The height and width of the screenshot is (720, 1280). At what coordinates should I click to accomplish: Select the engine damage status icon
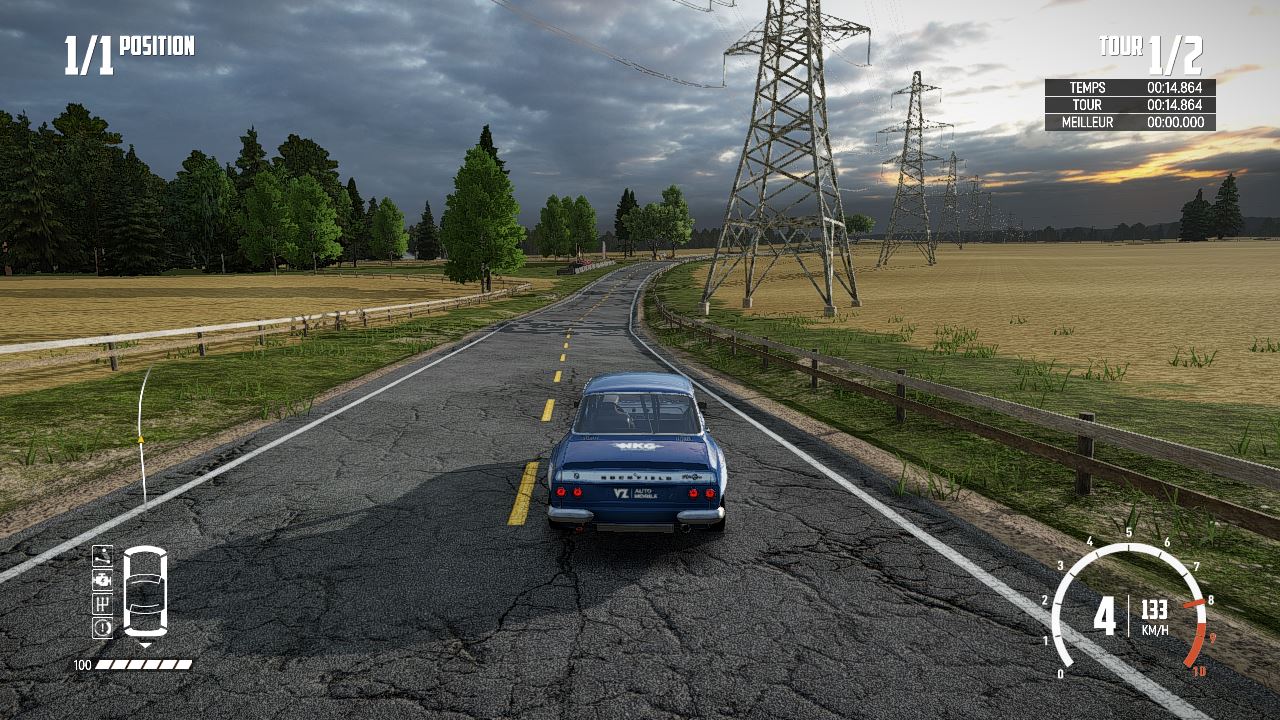click(x=102, y=579)
